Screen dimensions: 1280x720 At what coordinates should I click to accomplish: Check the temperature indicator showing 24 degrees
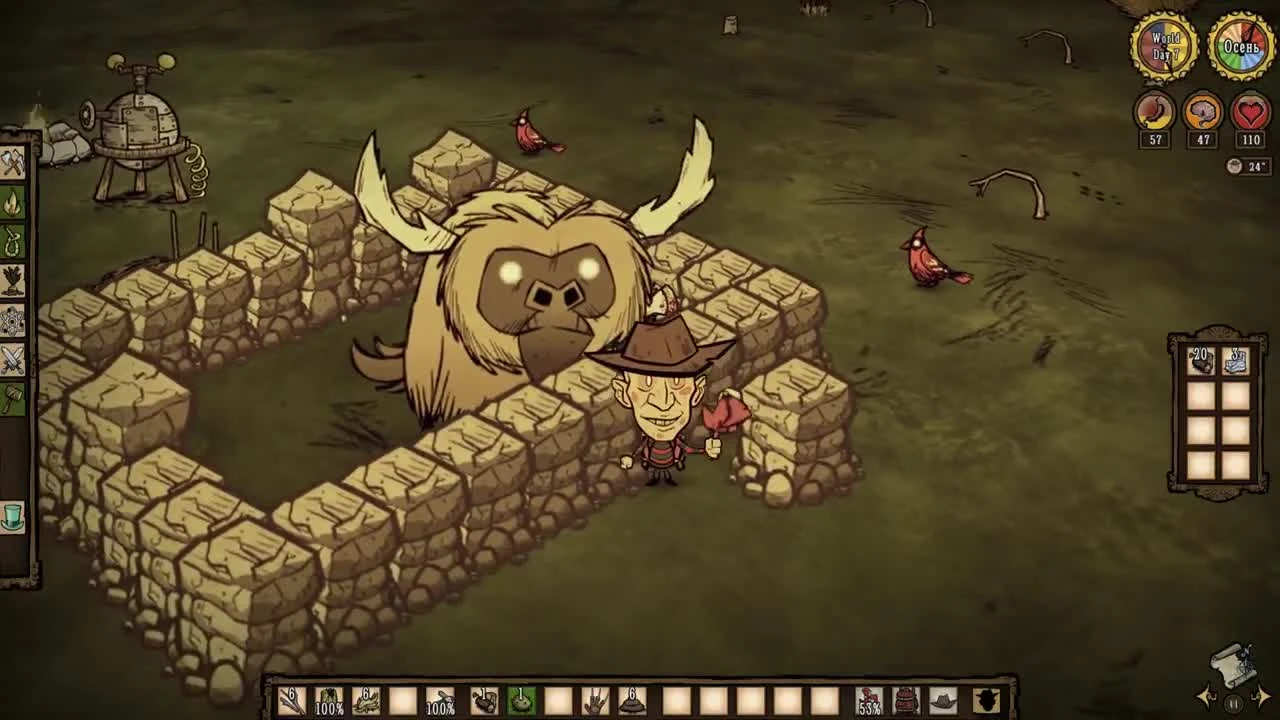(x=1247, y=166)
